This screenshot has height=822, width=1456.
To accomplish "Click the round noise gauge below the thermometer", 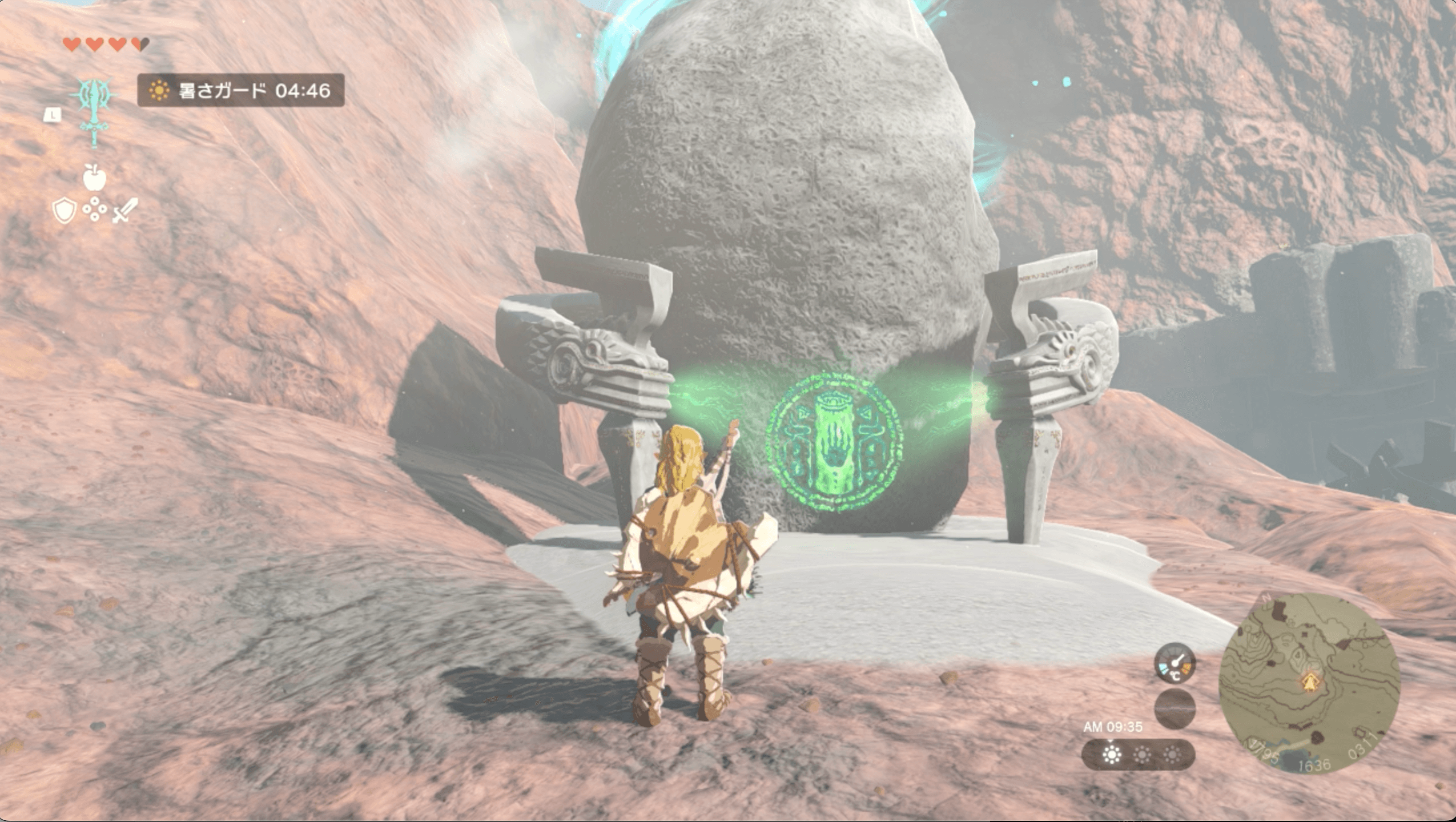I will 1175,708.
